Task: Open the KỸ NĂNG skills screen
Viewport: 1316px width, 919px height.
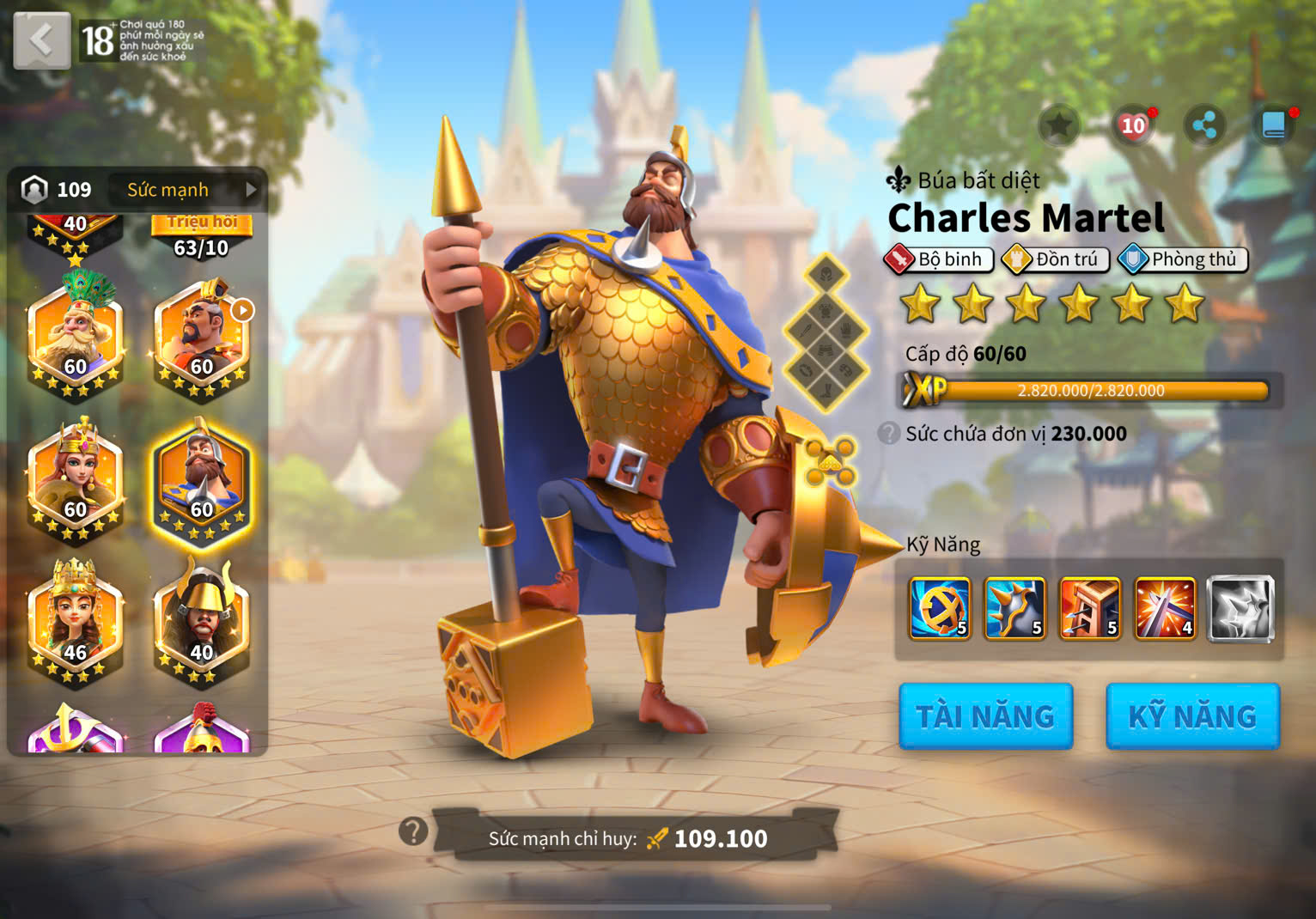Action: pos(1192,716)
